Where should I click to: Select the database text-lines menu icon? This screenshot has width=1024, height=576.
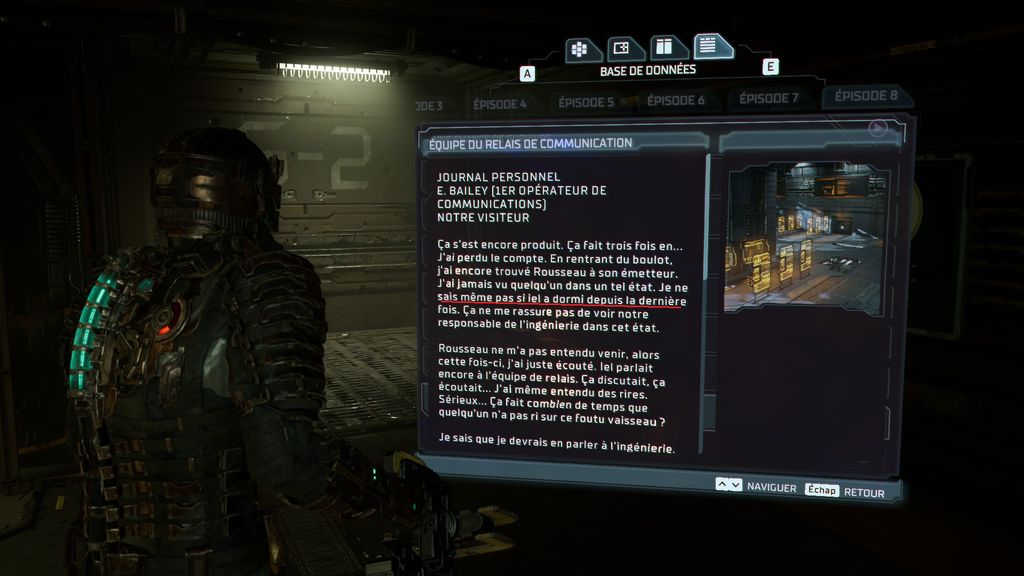(x=710, y=46)
